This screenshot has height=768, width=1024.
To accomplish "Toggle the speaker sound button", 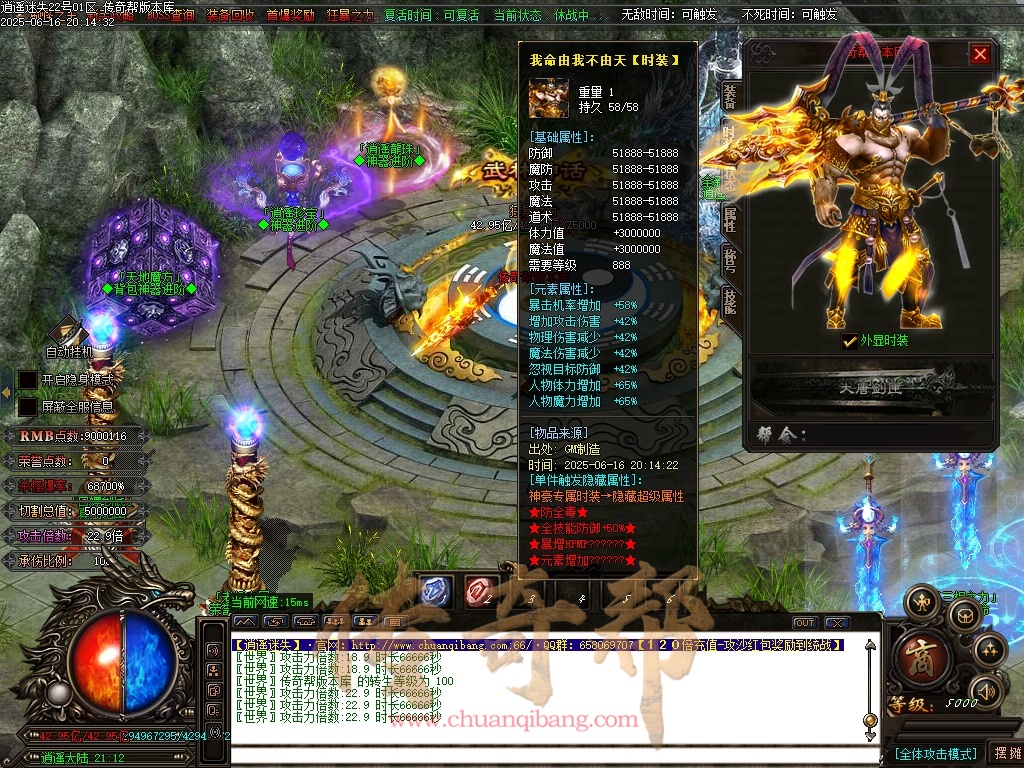I will coord(986,690).
